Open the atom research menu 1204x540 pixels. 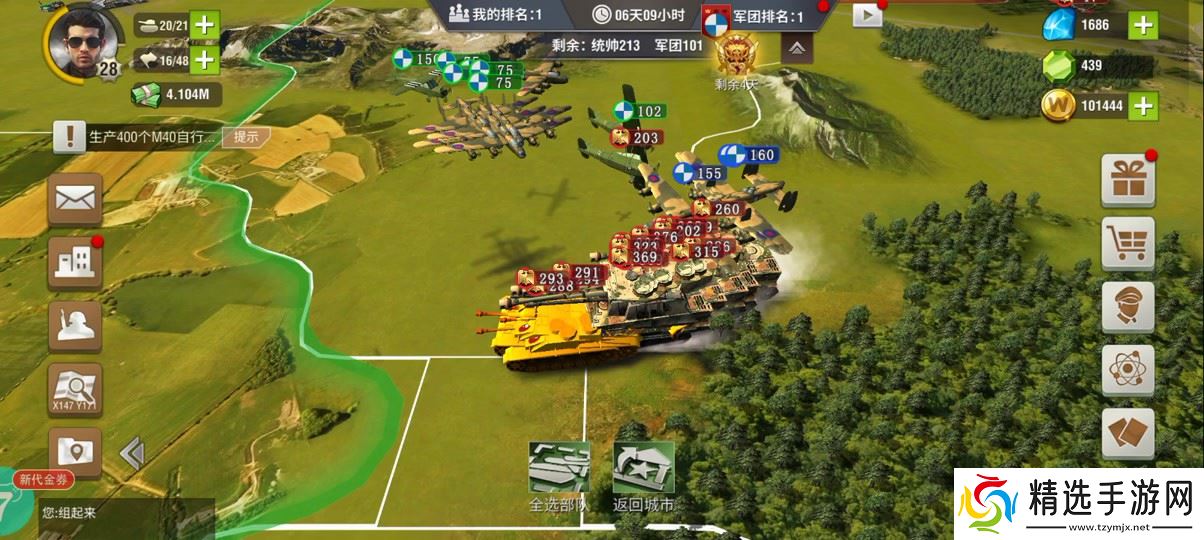(x=1128, y=370)
